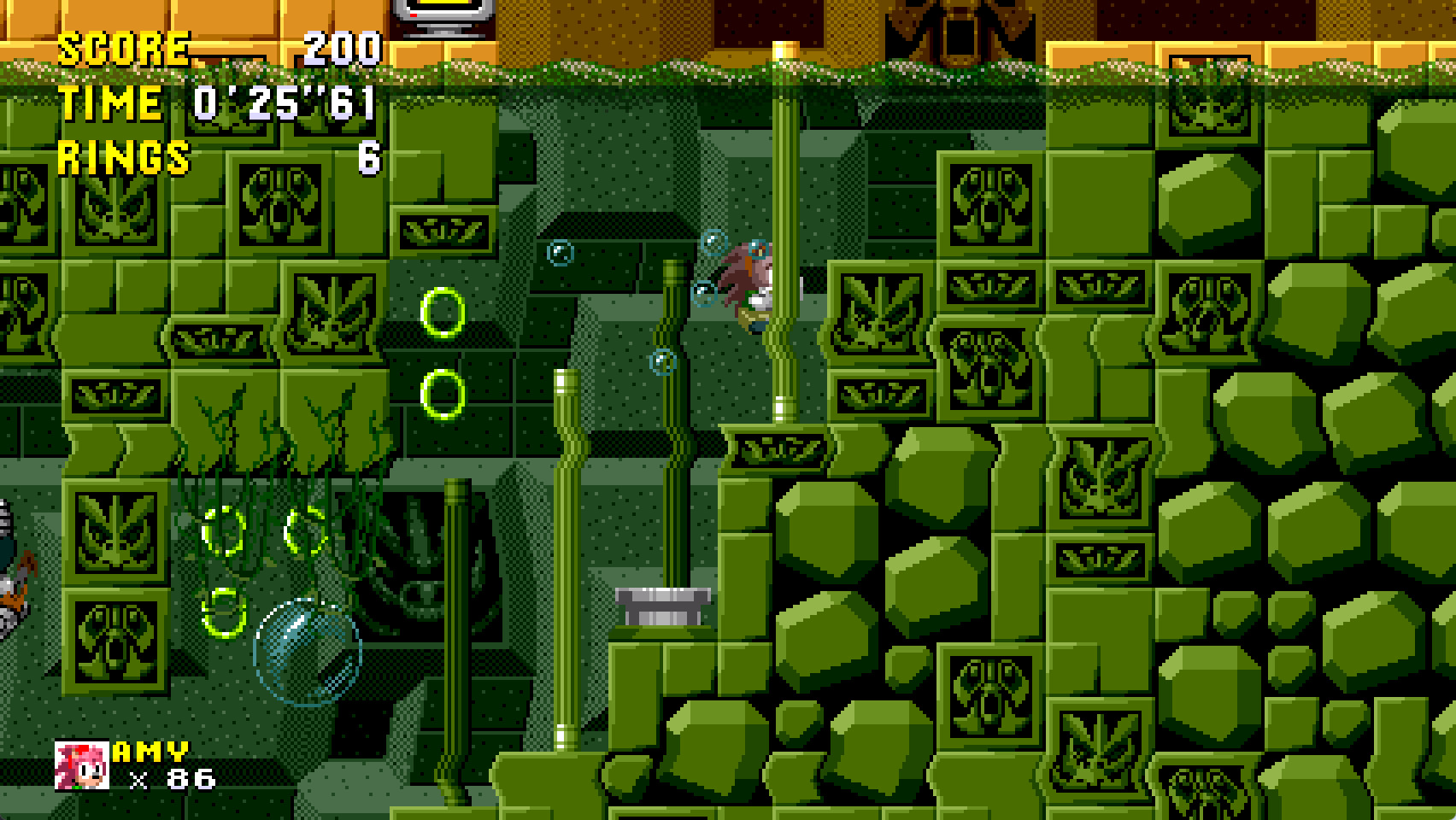The image size is (1456, 820).
Task: Click the TIME counter reading 0'25"61
Action: point(282,102)
